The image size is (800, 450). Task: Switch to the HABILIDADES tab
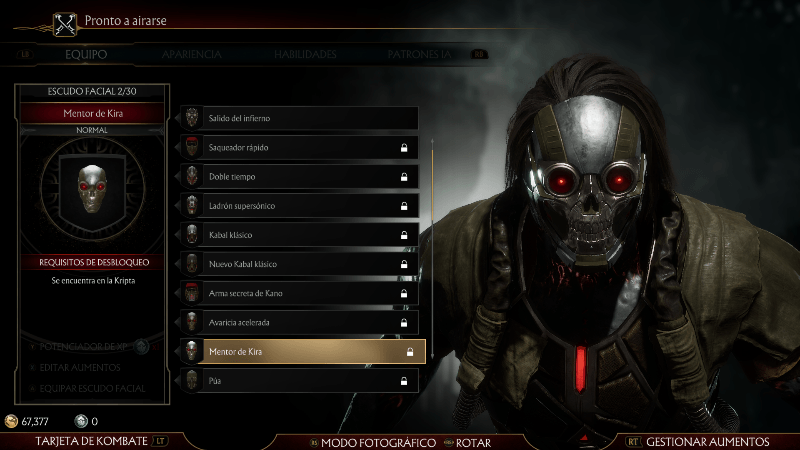click(x=305, y=54)
